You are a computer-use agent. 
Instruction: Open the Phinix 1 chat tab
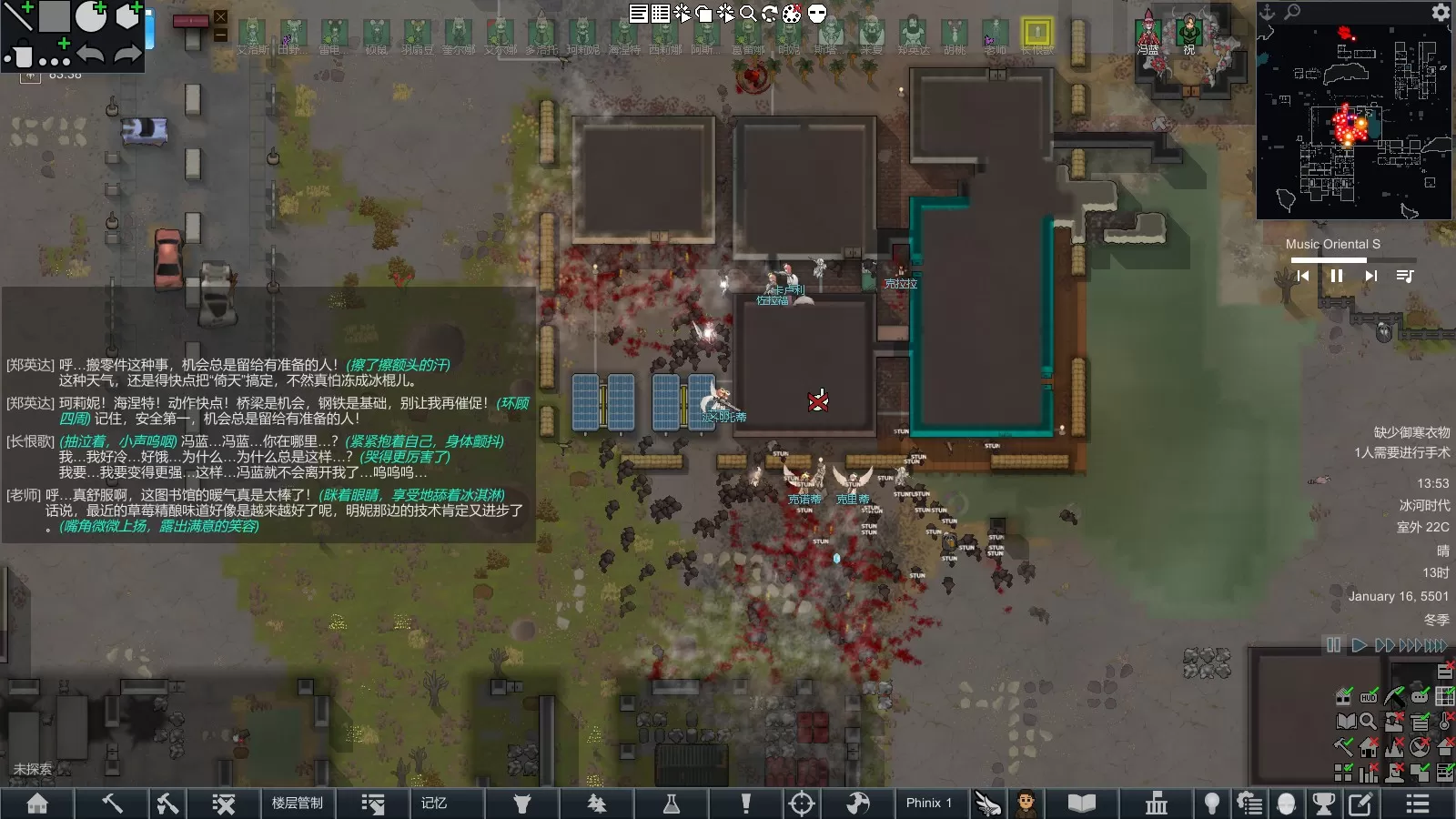click(928, 803)
